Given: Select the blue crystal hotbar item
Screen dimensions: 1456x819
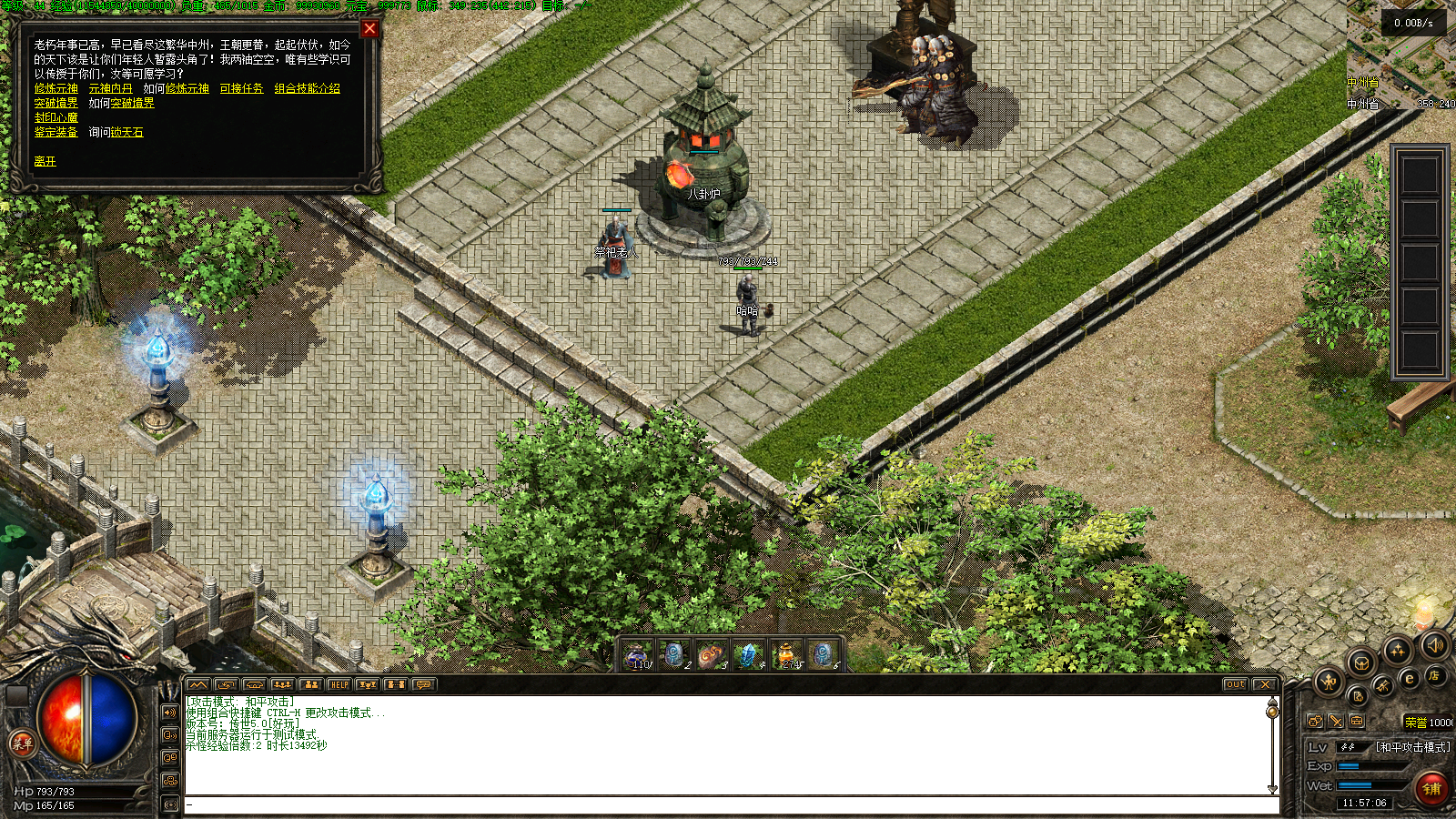Looking at the screenshot, I should 748,654.
